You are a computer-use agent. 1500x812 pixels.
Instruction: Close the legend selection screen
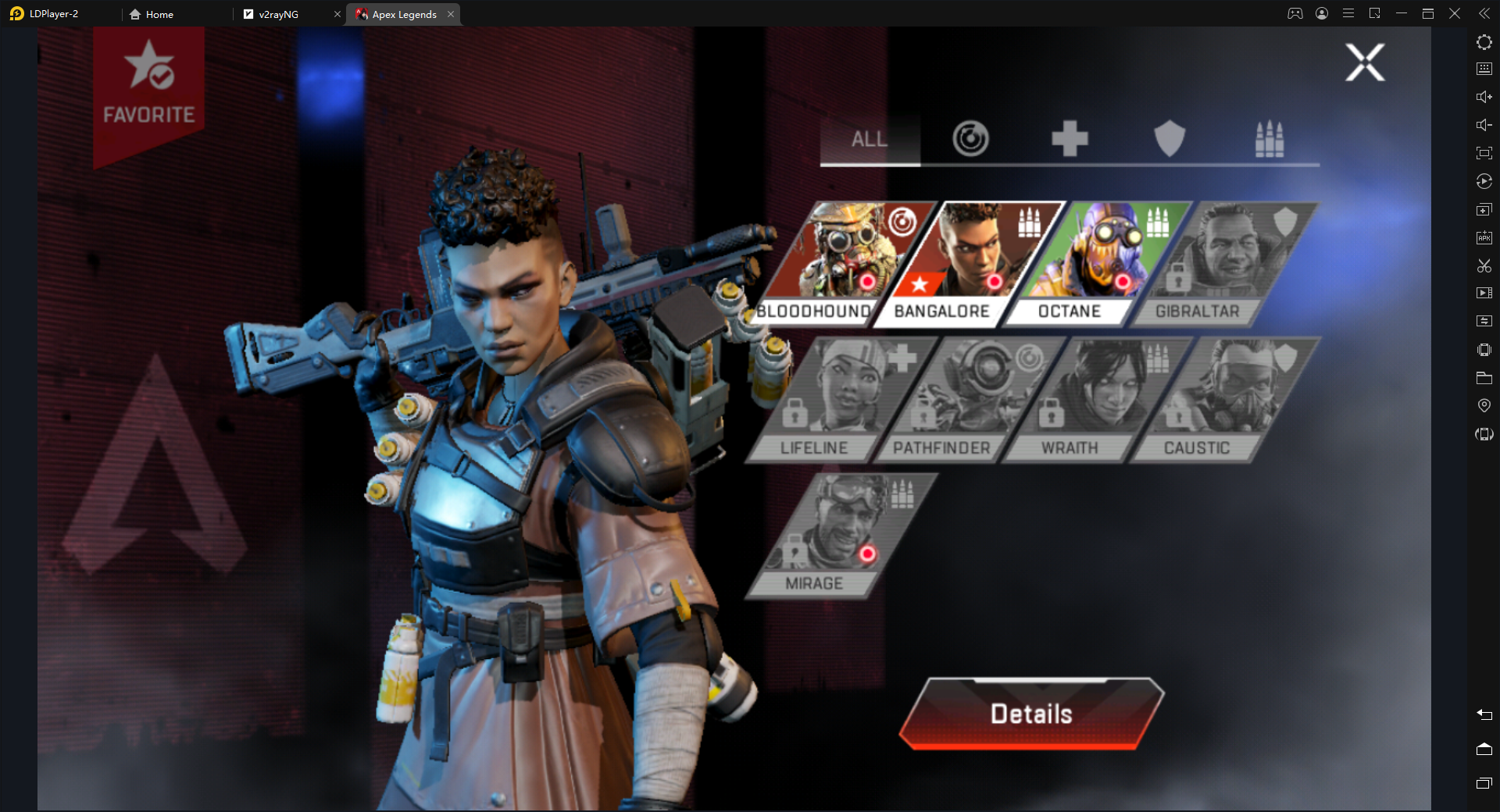pyautogui.click(x=1365, y=62)
